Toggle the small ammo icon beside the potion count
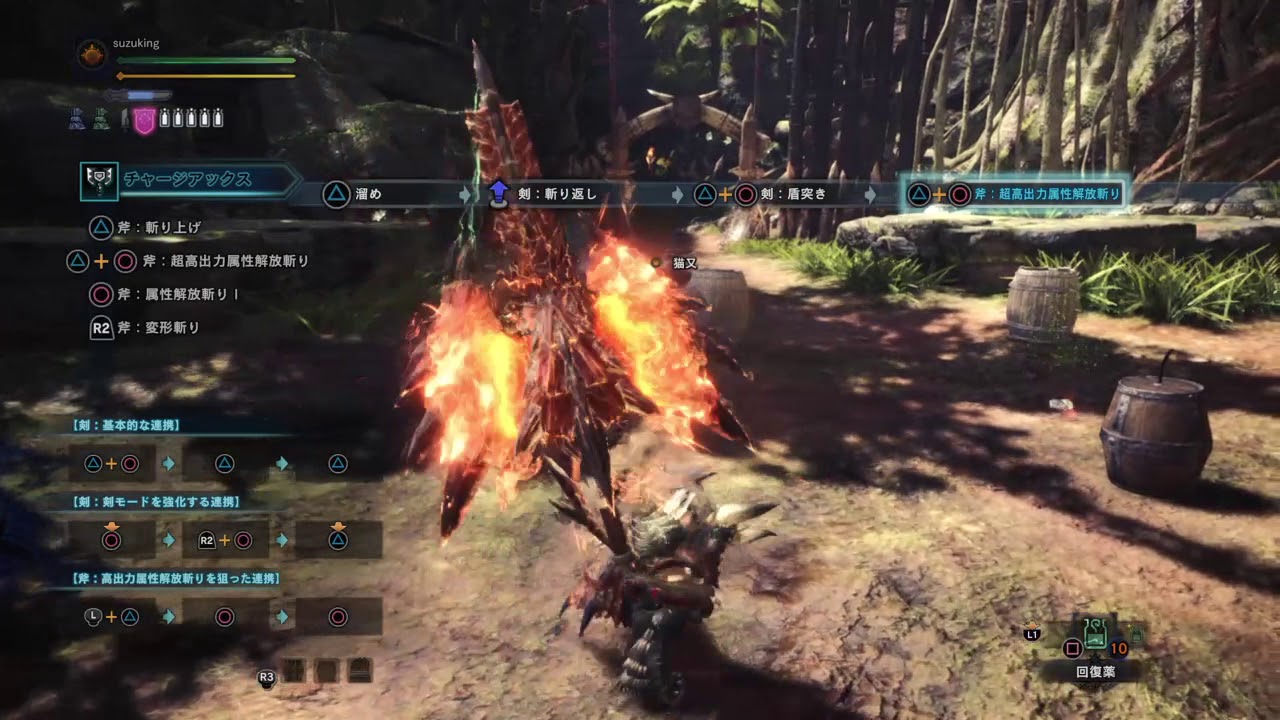The height and width of the screenshot is (720, 1280). 1137,633
